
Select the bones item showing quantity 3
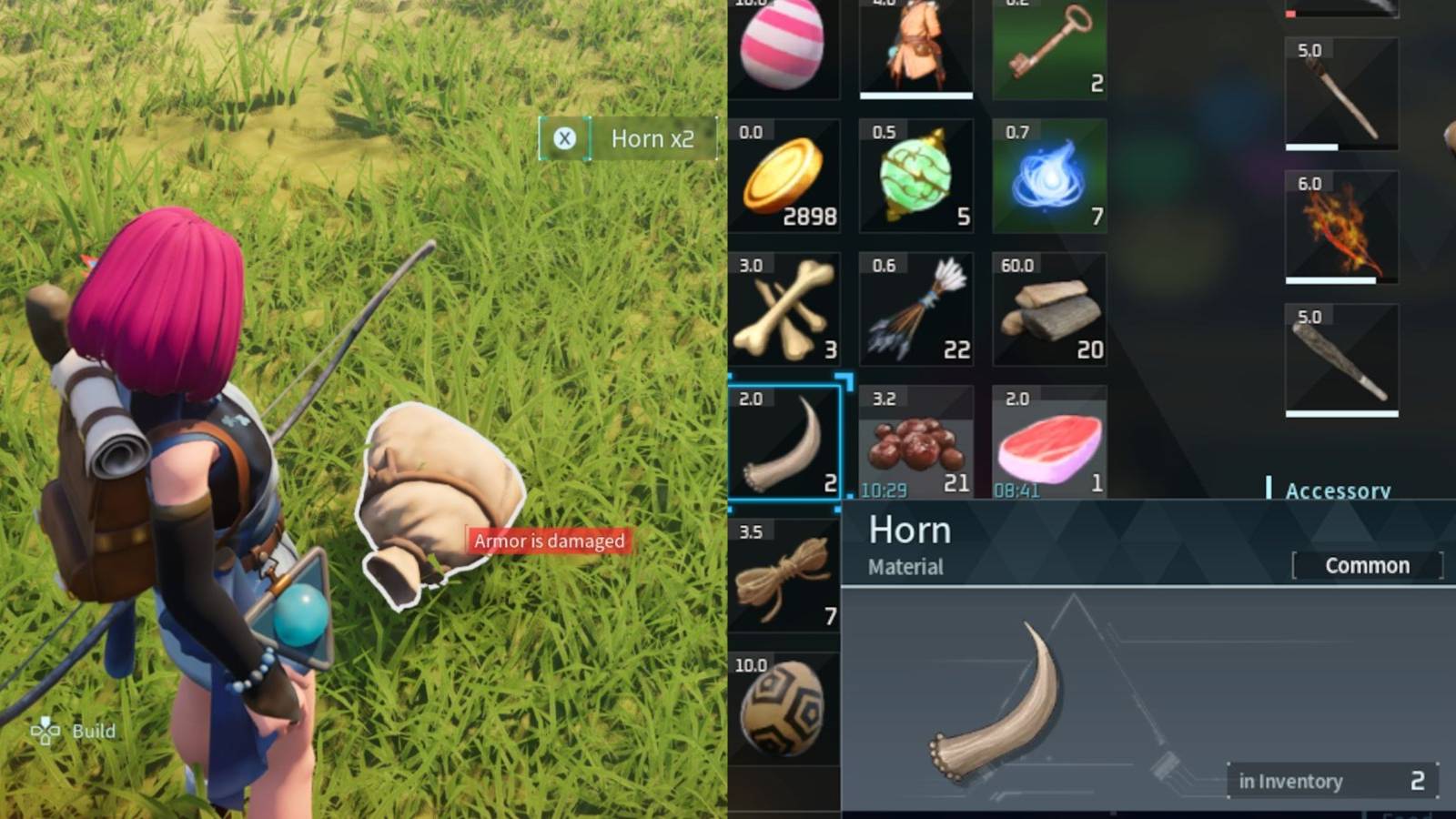coord(785,309)
